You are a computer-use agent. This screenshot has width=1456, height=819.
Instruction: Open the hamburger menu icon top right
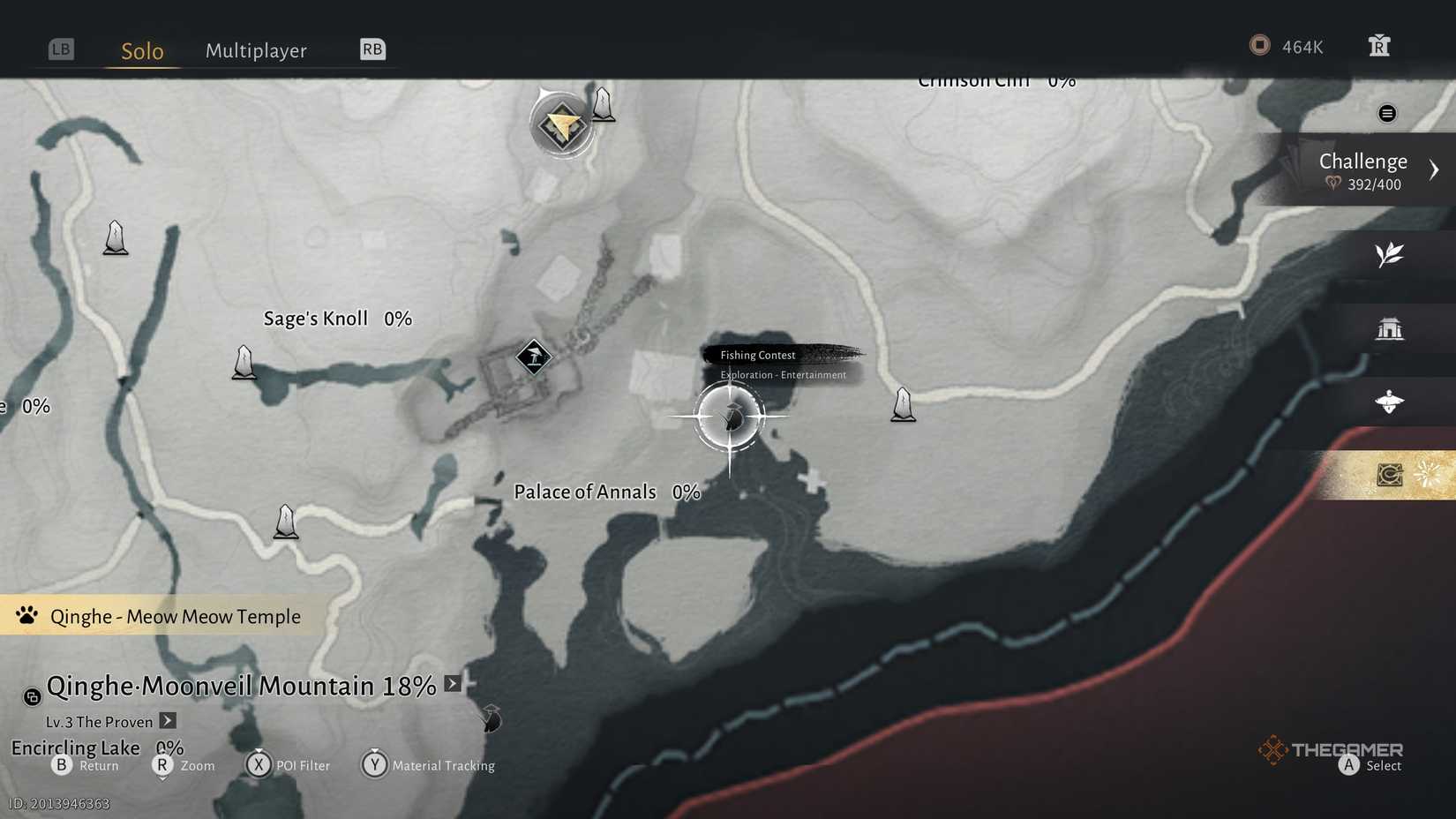pos(1387,113)
